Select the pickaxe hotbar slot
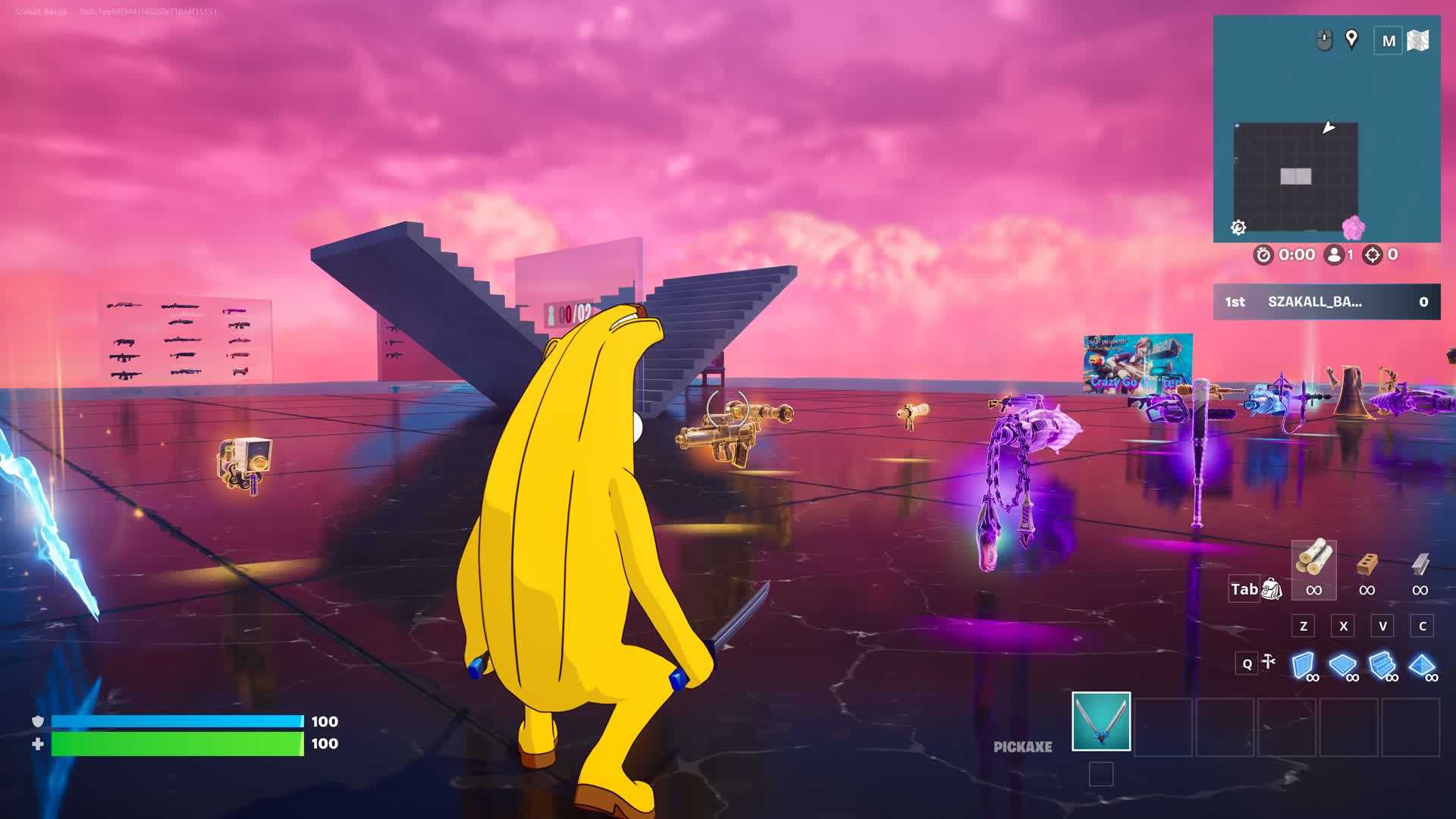 pos(1100,721)
